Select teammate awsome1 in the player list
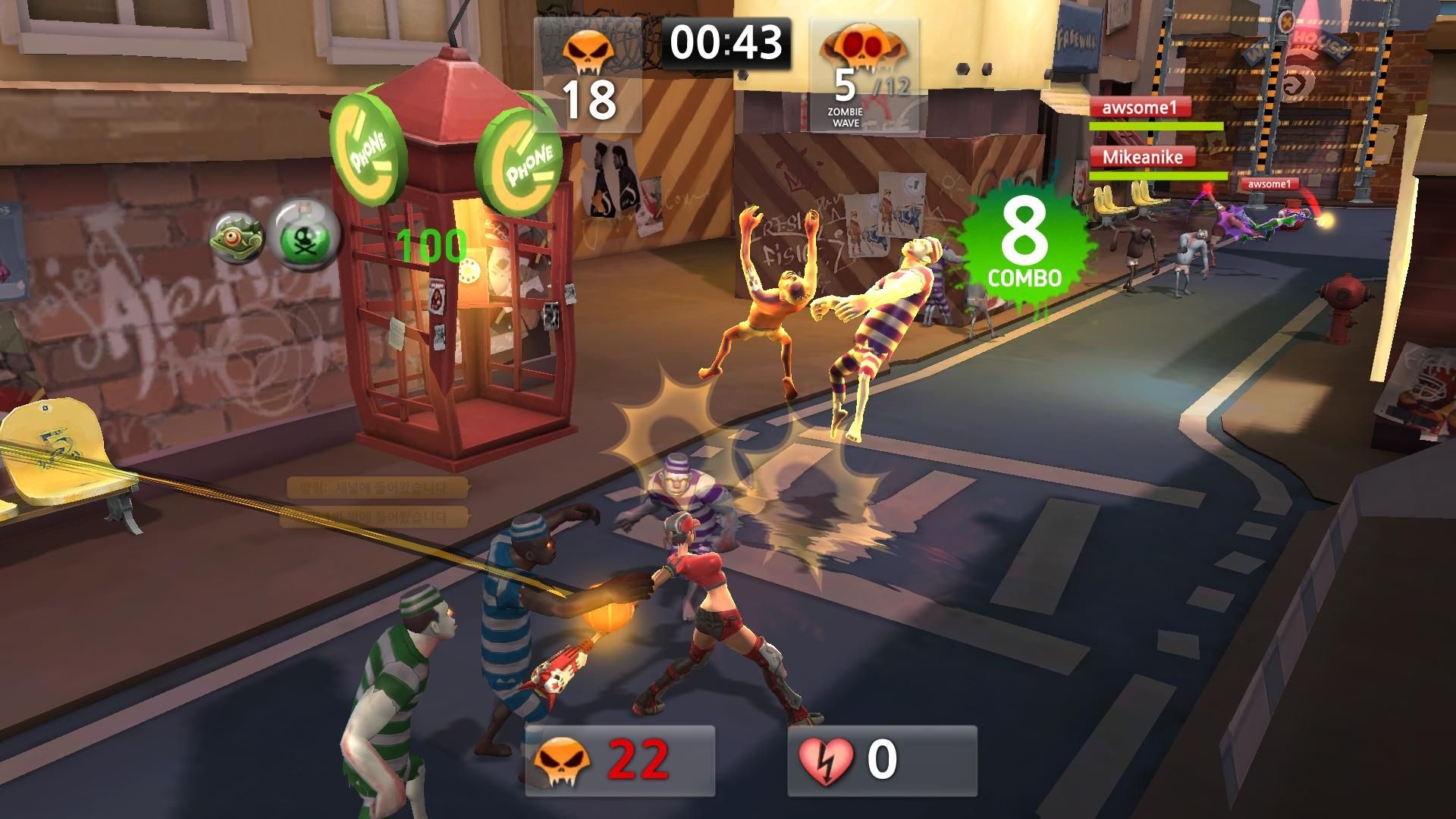This screenshot has height=819, width=1456. 1140,108
